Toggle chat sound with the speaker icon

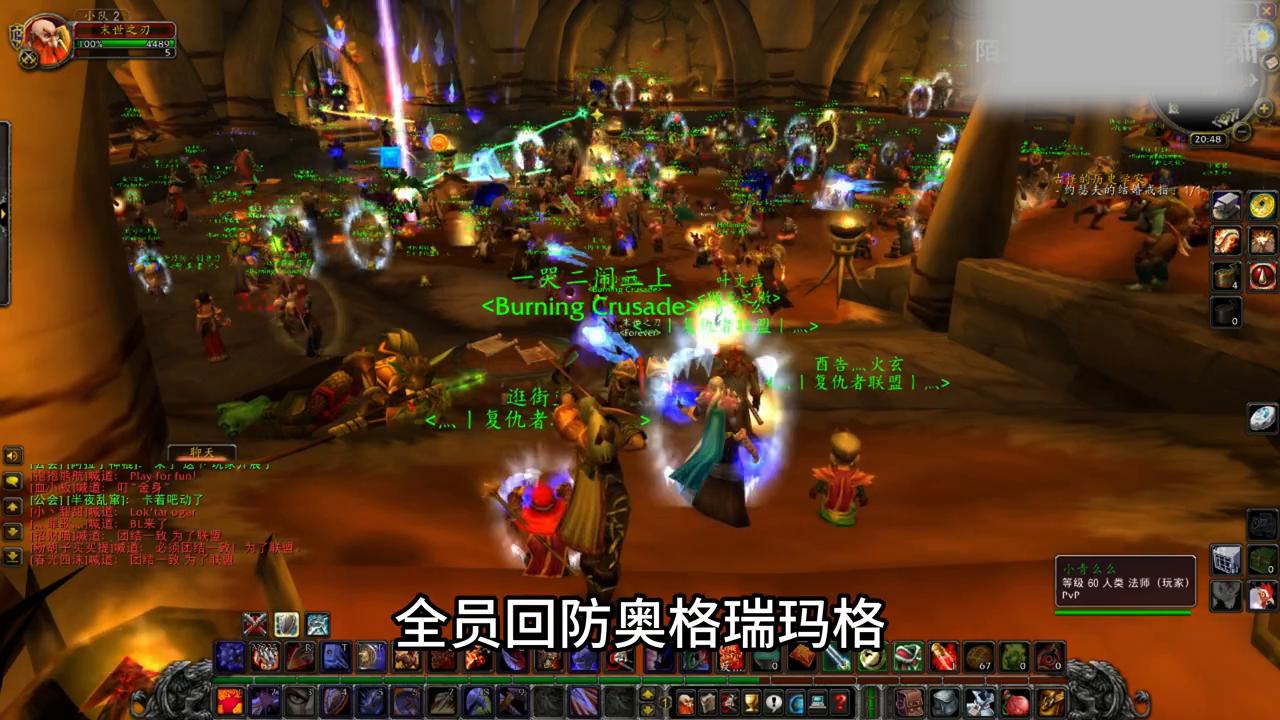point(12,455)
